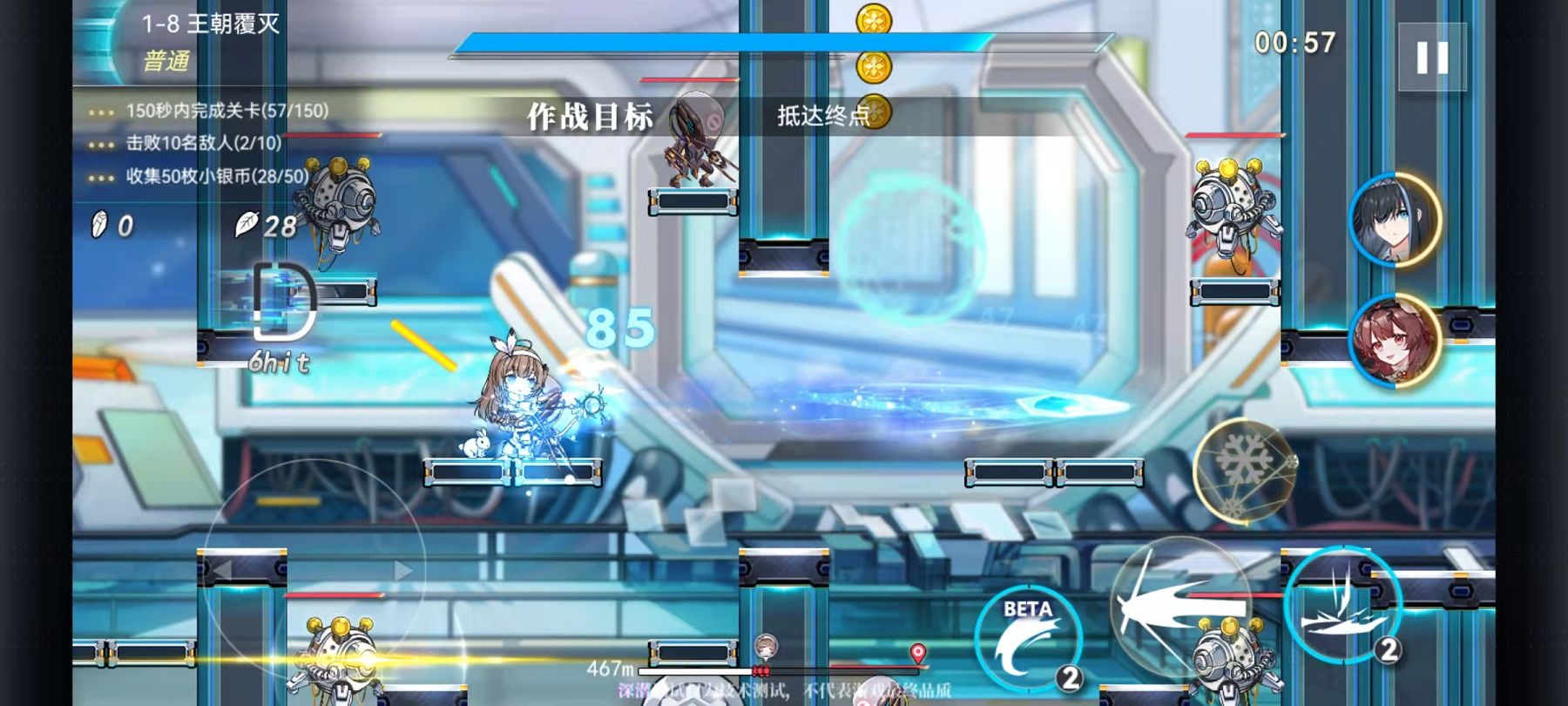This screenshot has height=706, width=1568.
Task: Use the BETA dash skill
Action: [x=1029, y=637]
